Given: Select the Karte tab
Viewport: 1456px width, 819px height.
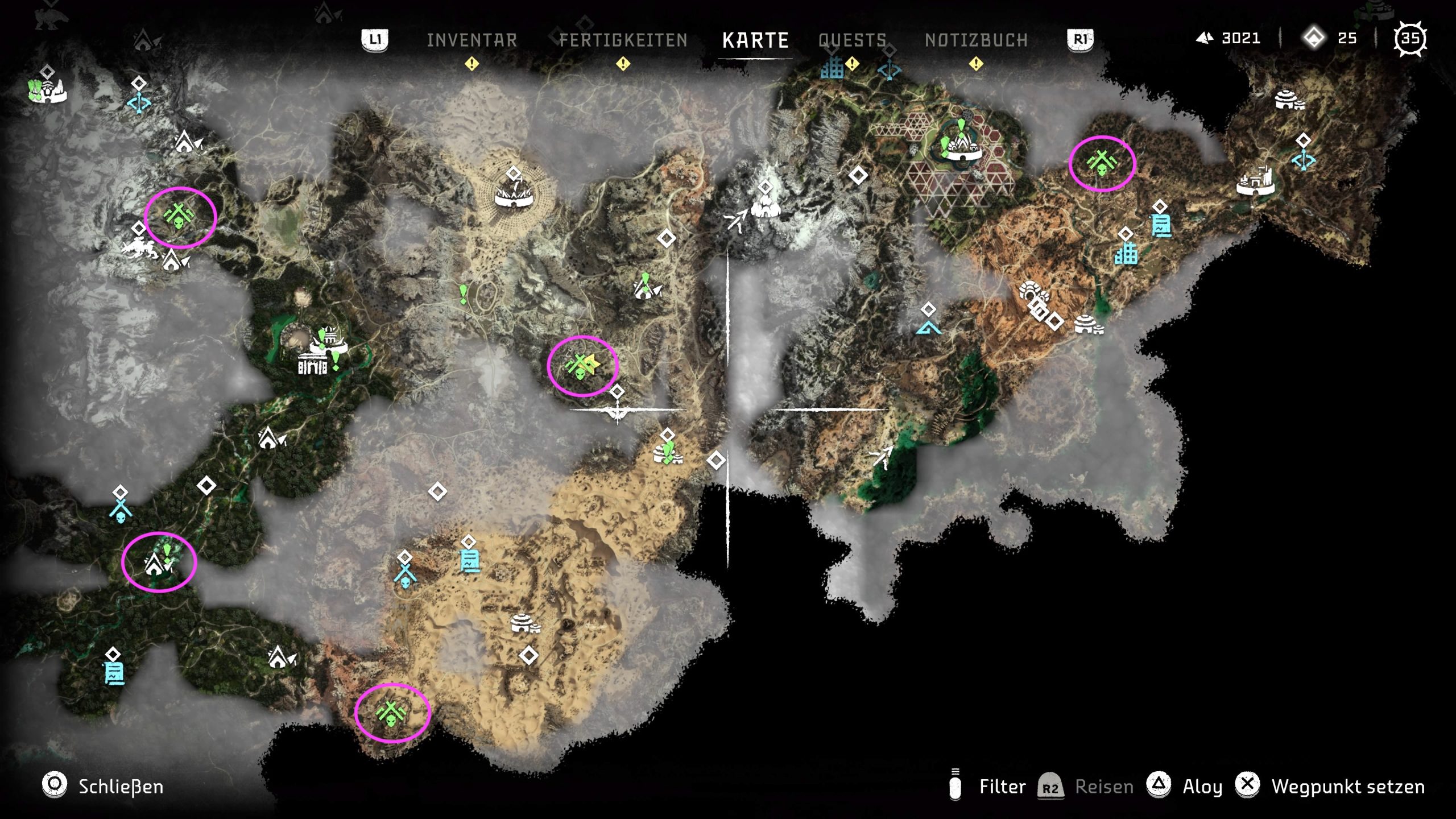Looking at the screenshot, I should 755,40.
